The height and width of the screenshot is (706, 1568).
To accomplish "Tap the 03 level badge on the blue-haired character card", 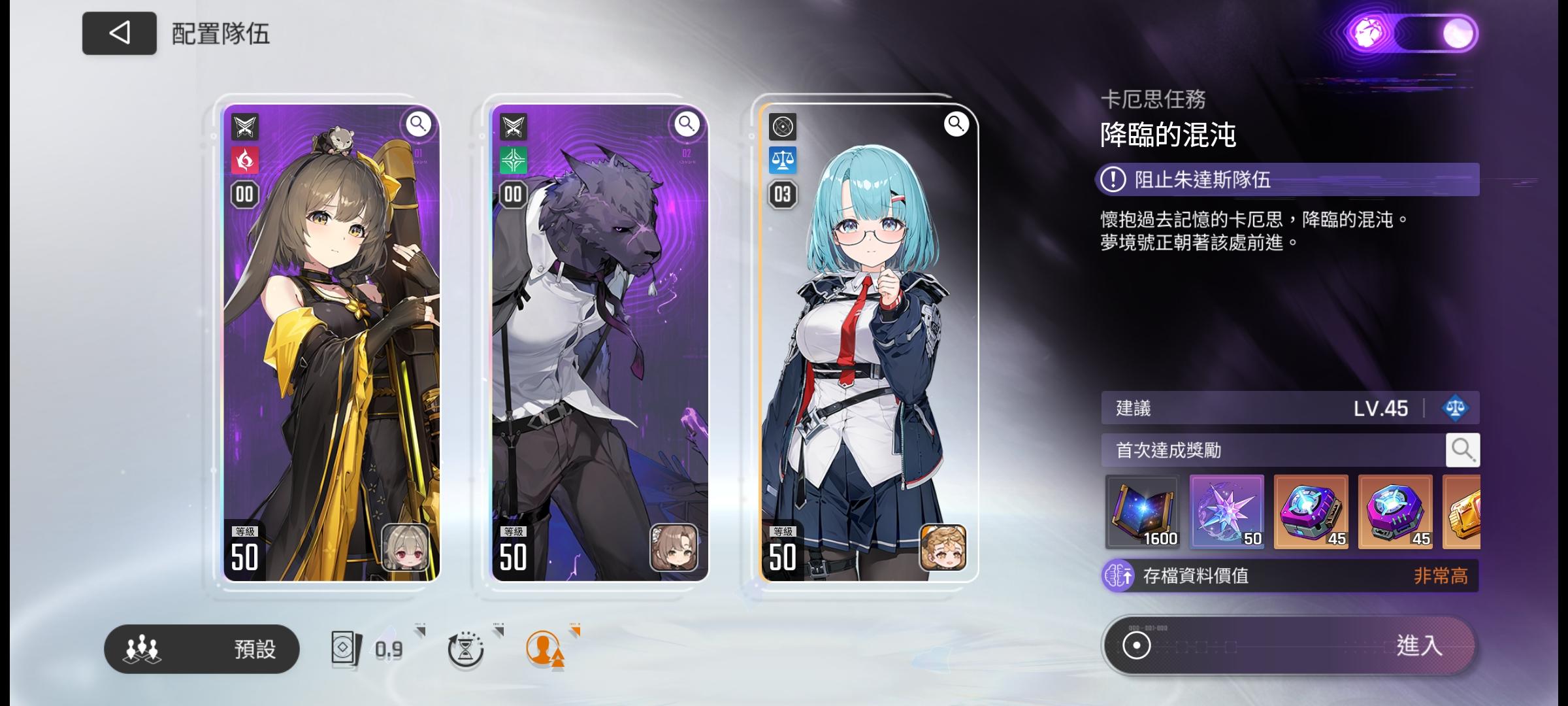I will [x=783, y=193].
